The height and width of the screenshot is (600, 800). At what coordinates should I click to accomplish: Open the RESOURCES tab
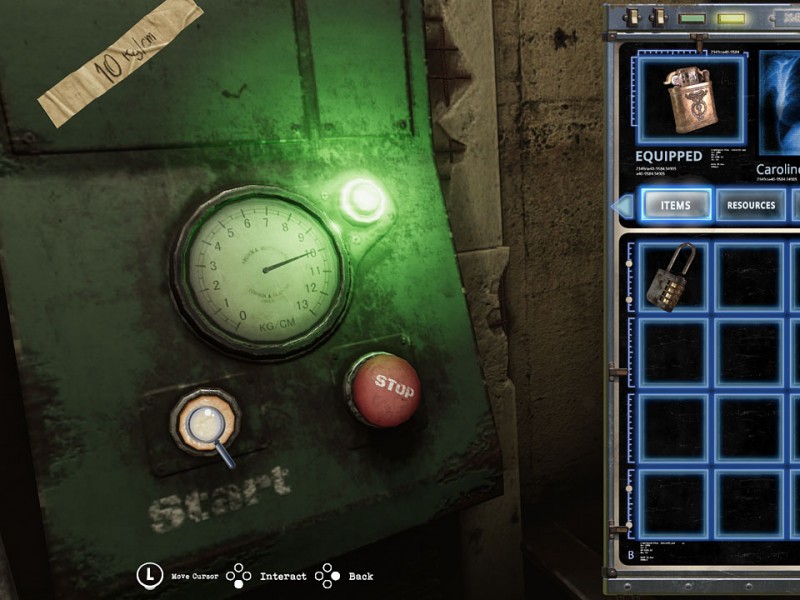(751, 206)
